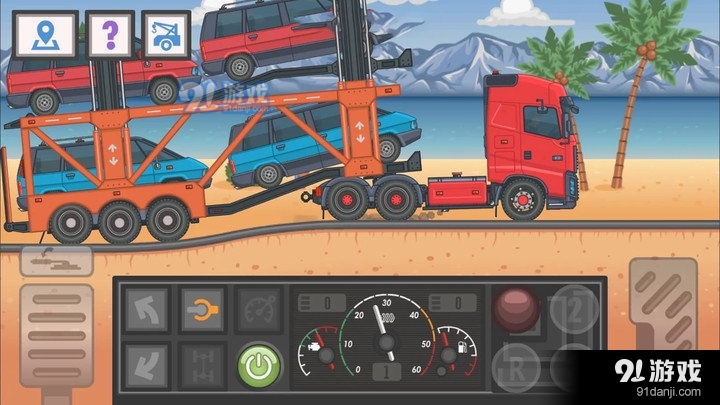
Task: Open the purple question mark help
Action: coord(110,37)
